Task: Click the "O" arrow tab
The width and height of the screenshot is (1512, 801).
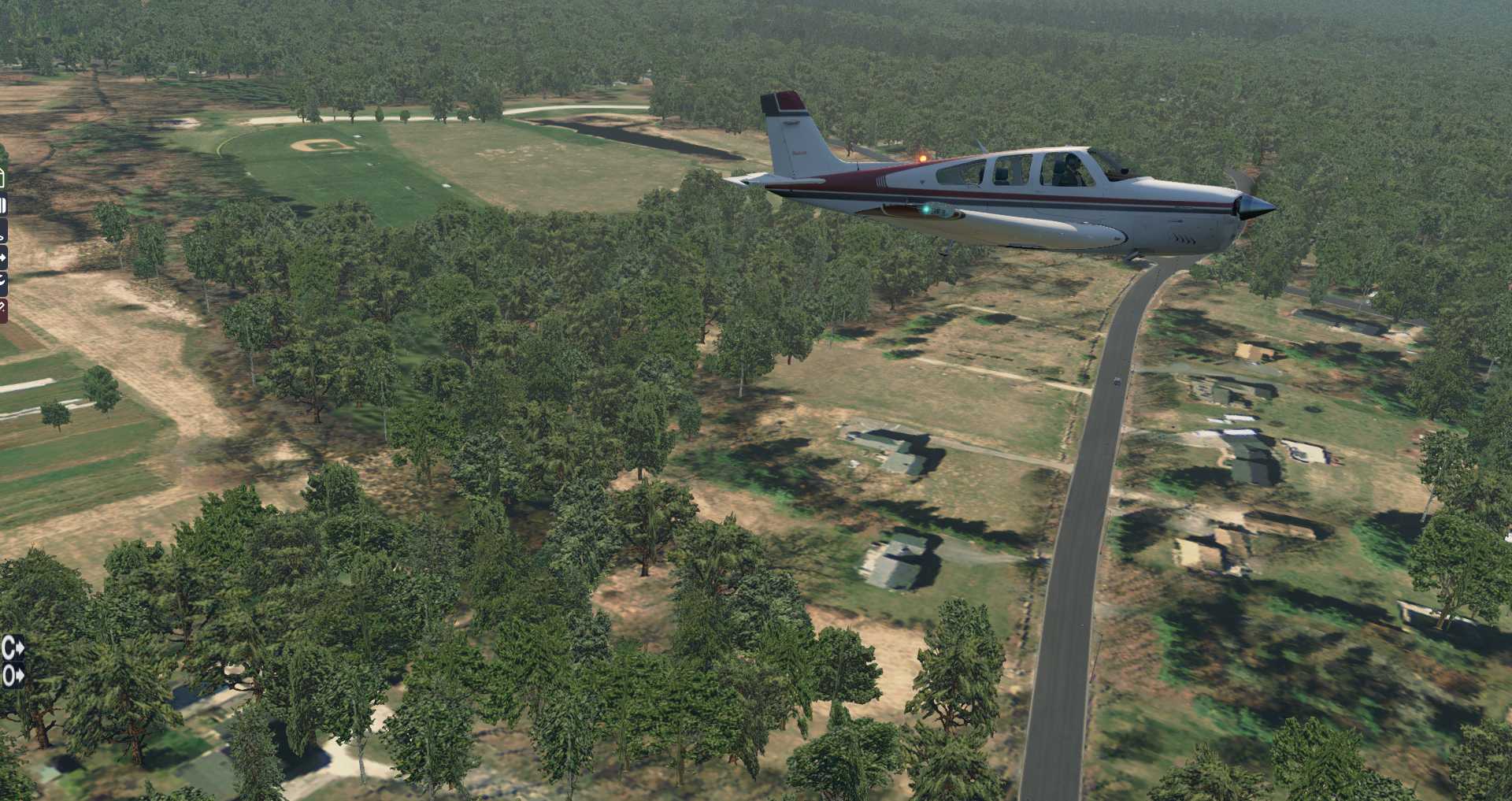Action: tap(13, 675)
